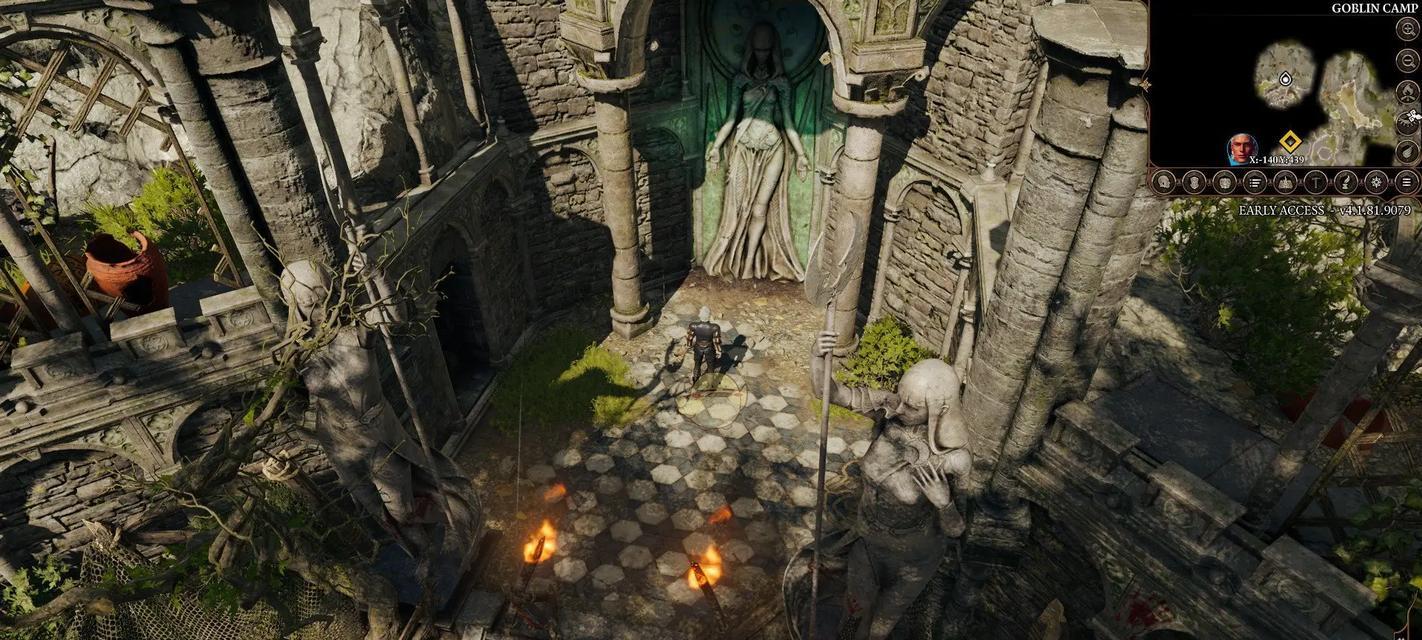Click the gear-shaped icon button
Viewport: 1422px width, 640px height.
pyautogui.click(x=1377, y=182)
